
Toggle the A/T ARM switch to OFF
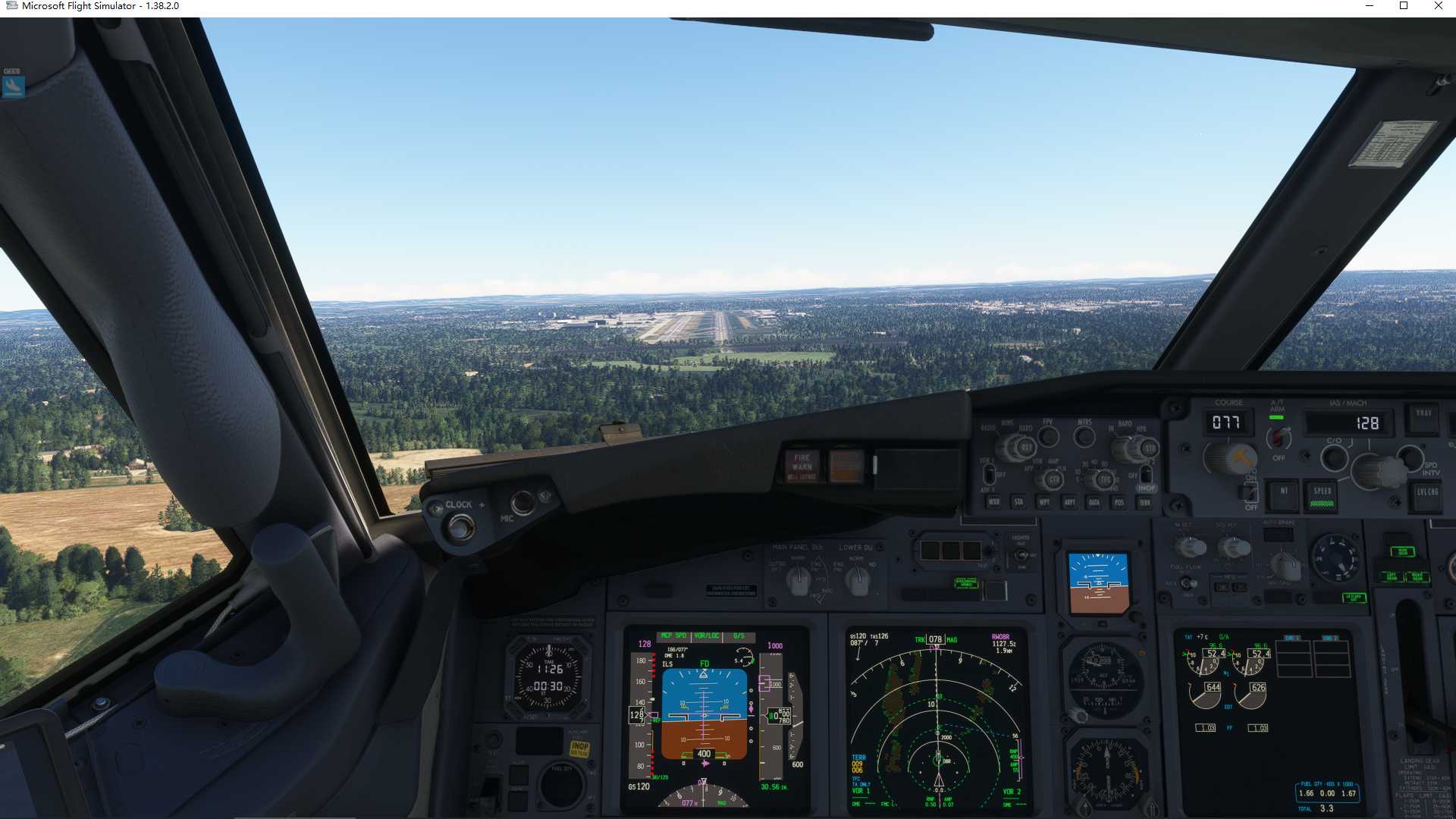coord(1278,438)
